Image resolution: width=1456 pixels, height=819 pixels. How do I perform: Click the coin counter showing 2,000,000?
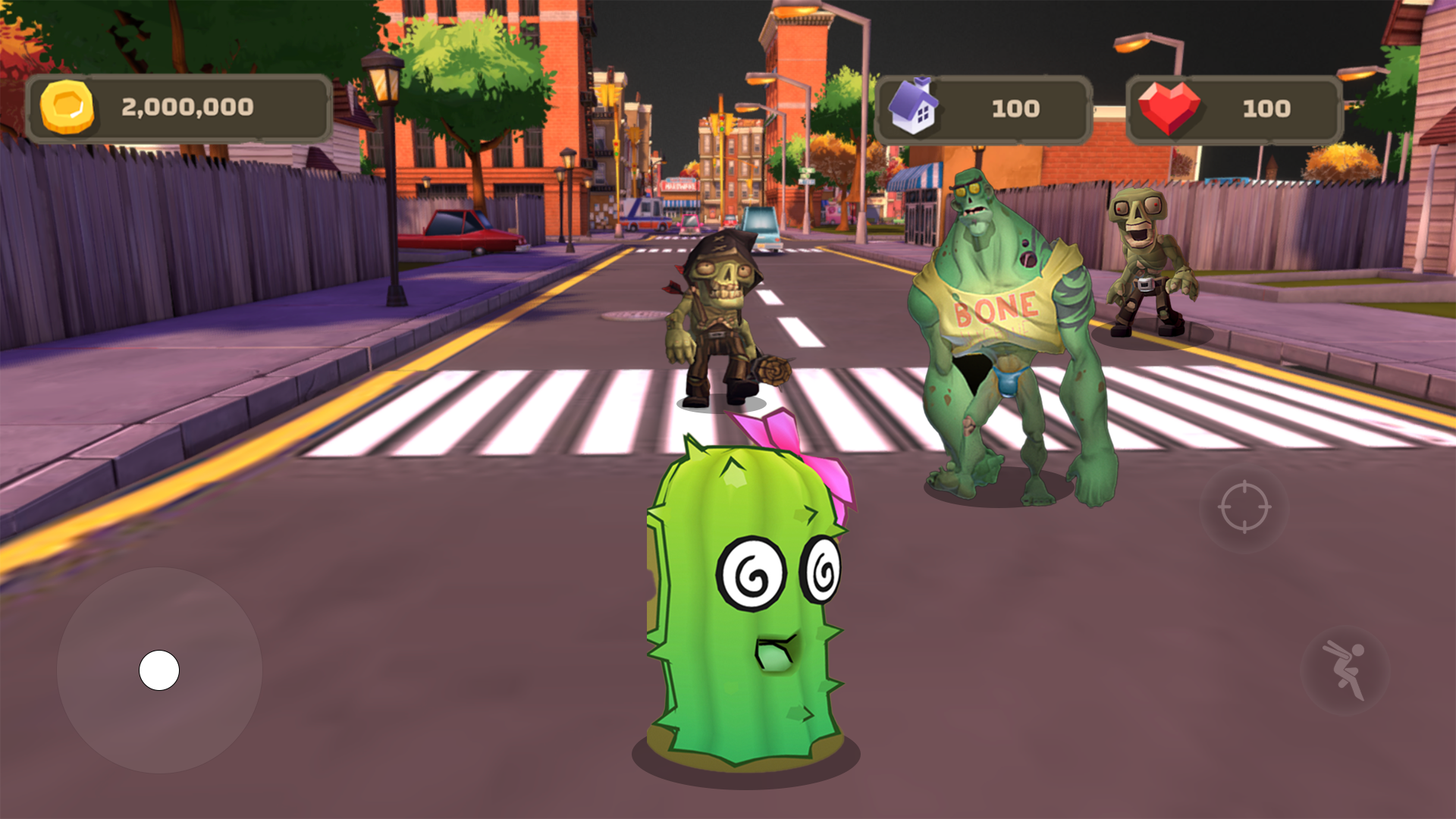point(187,107)
